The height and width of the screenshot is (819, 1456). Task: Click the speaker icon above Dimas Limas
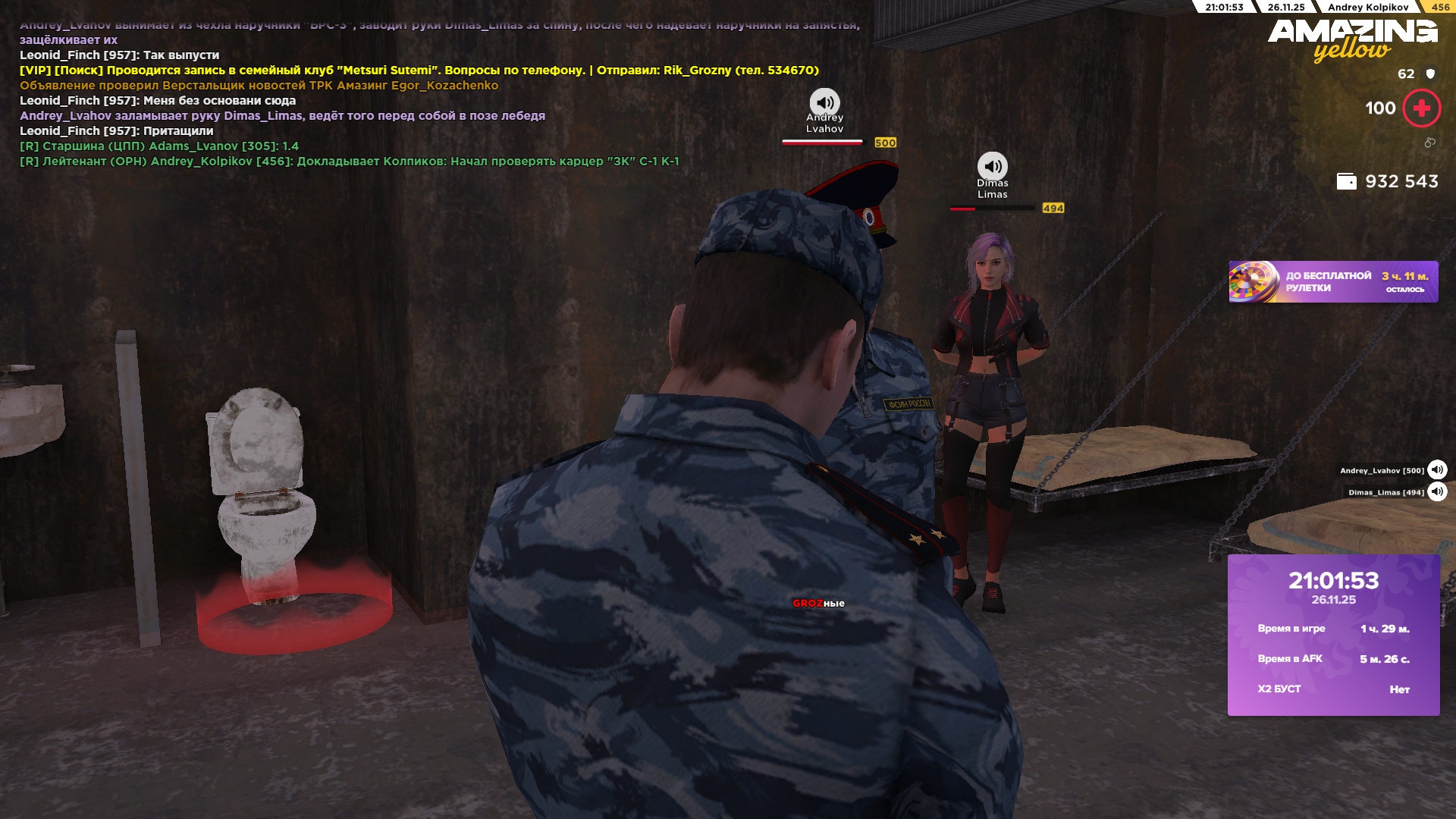[x=992, y=167]
